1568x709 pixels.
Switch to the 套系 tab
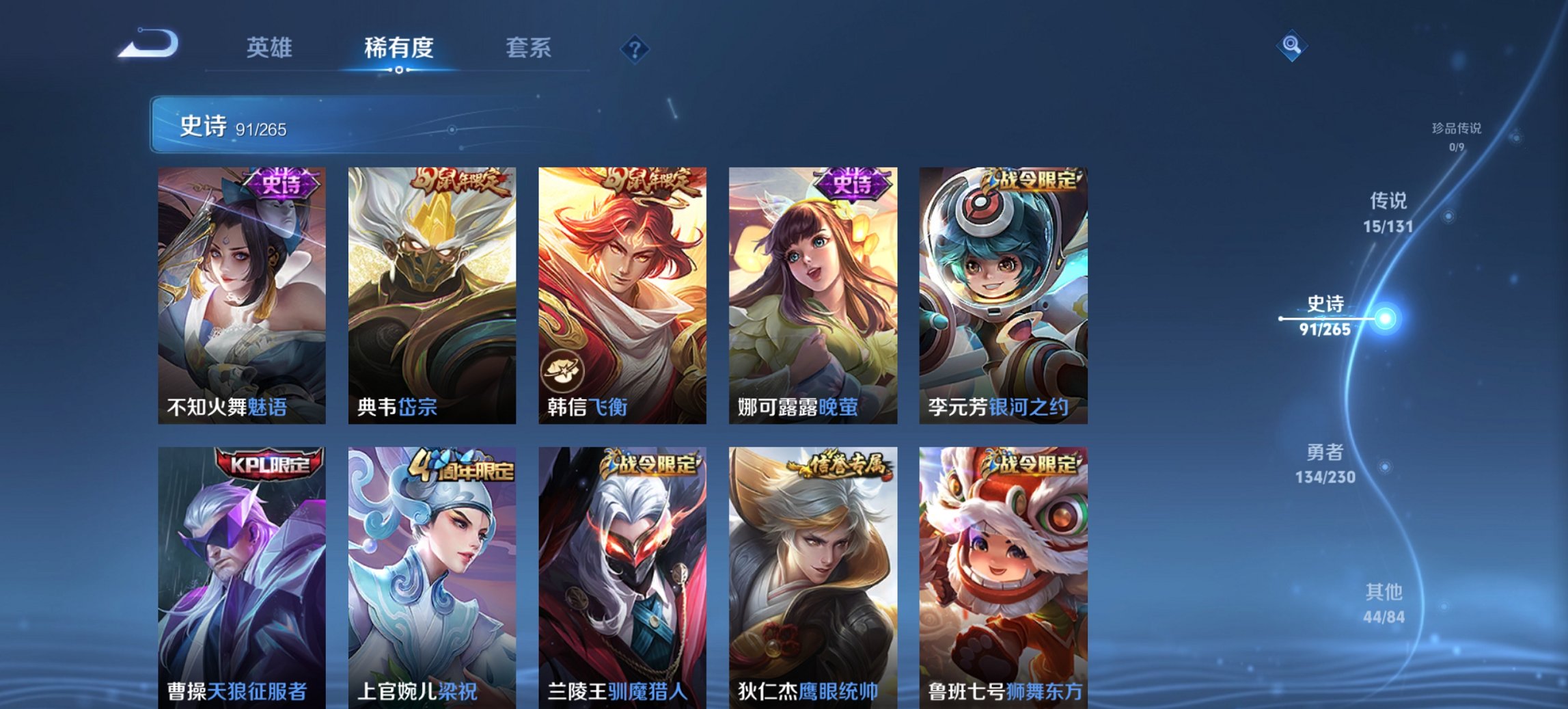[528, 48]
